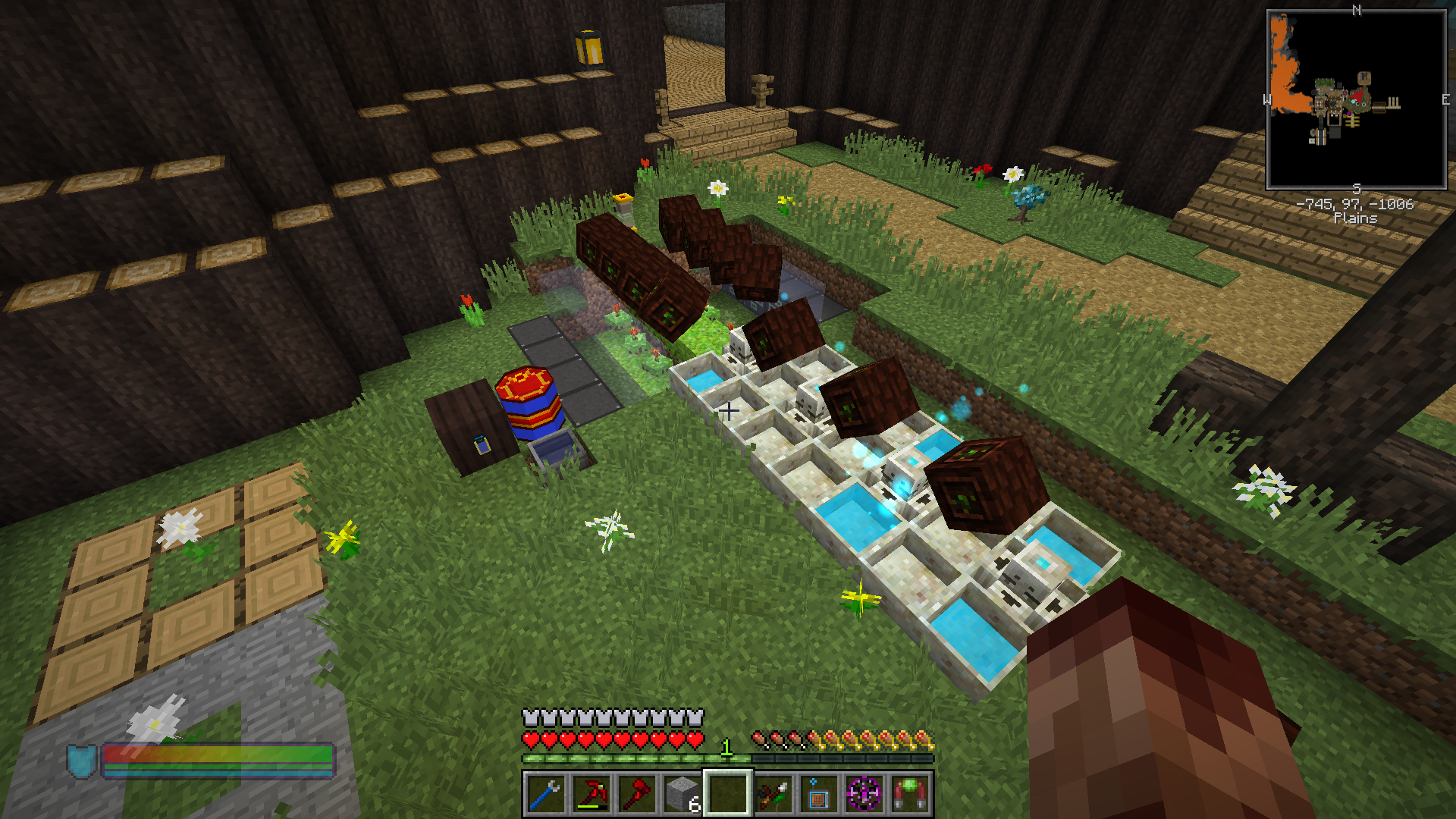The image size is (1456, 819).
Task: Select the purple circular rune slot
Action: tap(864, 794)
